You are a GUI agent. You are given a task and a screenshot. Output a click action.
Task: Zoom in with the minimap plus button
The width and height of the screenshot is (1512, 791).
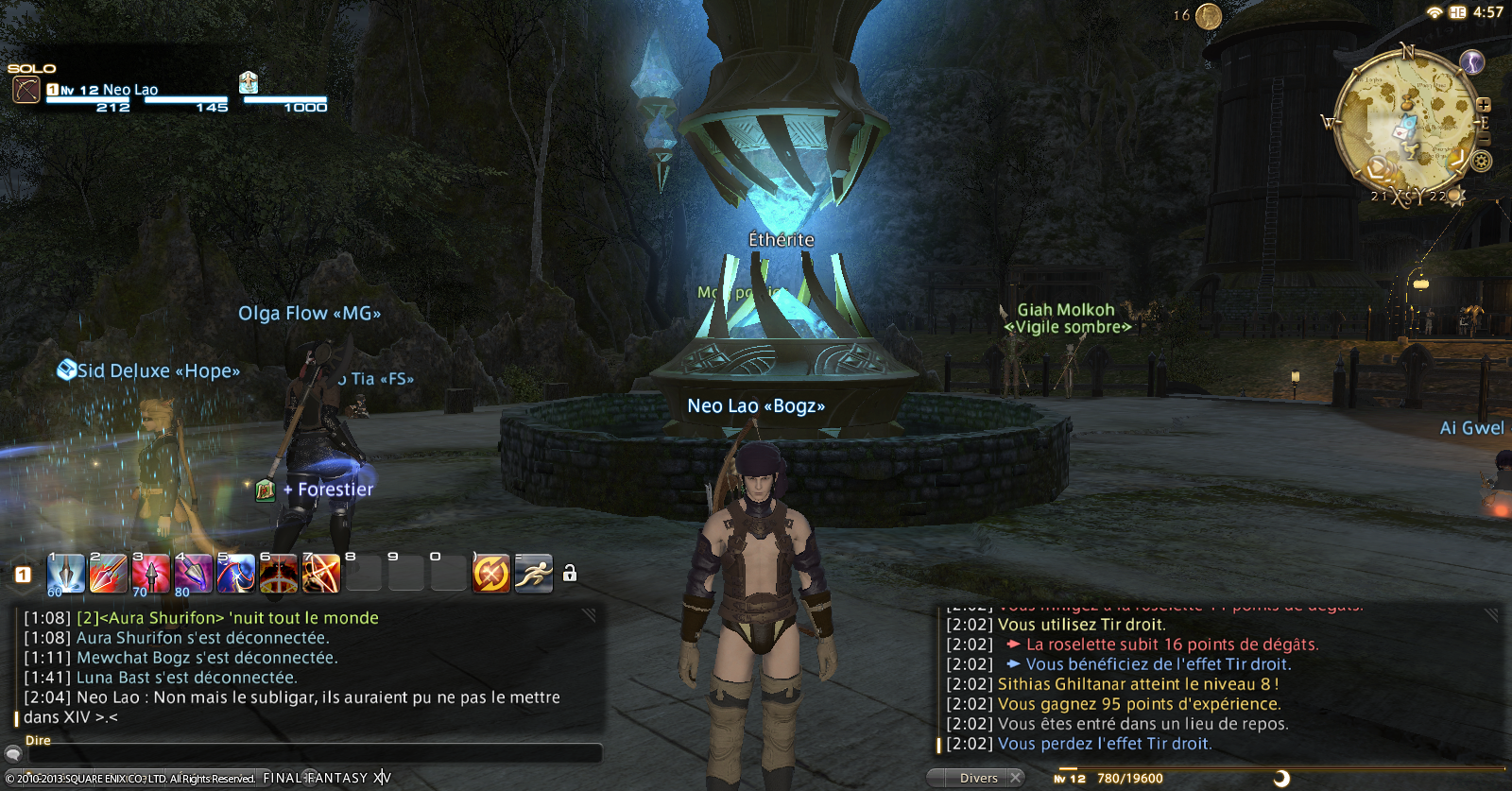click(x=1484, y=105)
